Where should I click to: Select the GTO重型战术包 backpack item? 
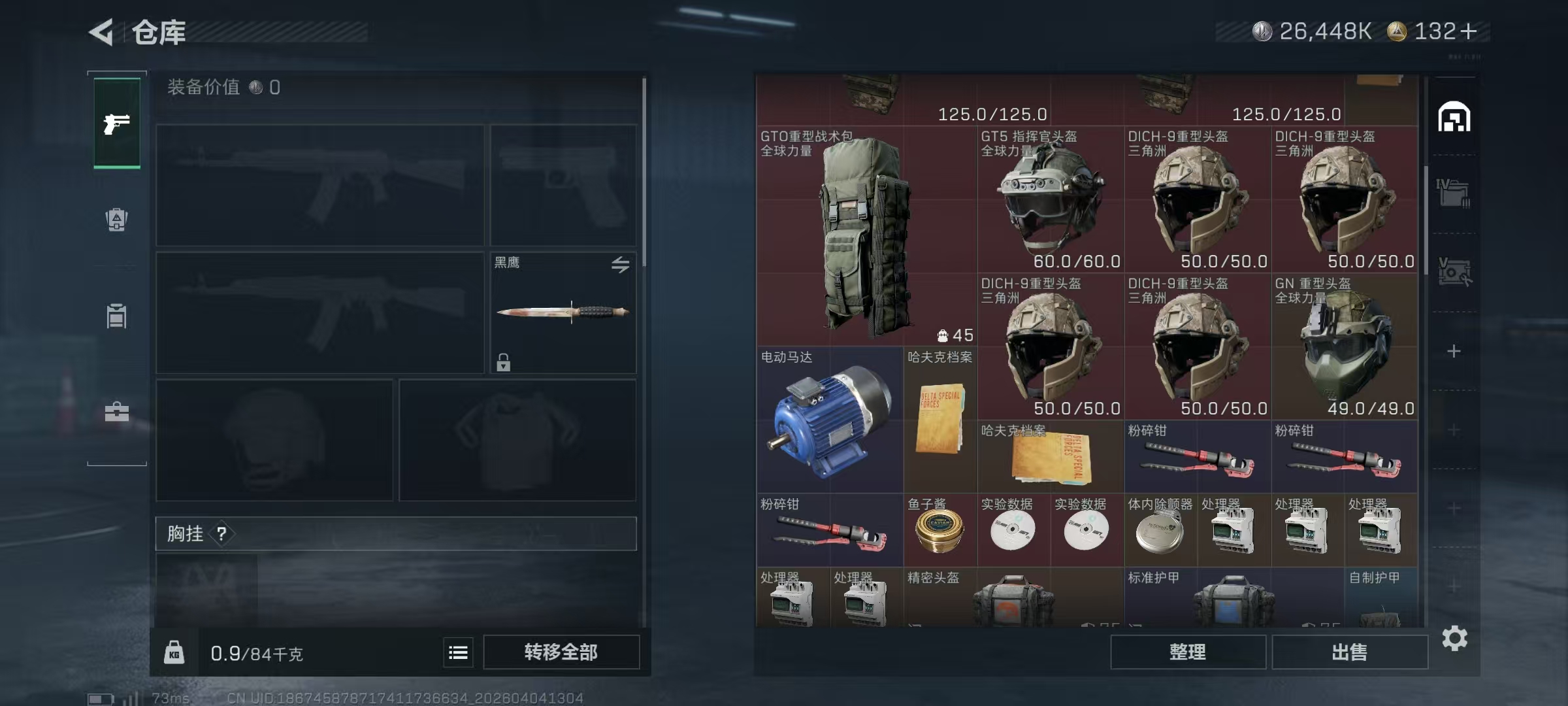point(866,235)
